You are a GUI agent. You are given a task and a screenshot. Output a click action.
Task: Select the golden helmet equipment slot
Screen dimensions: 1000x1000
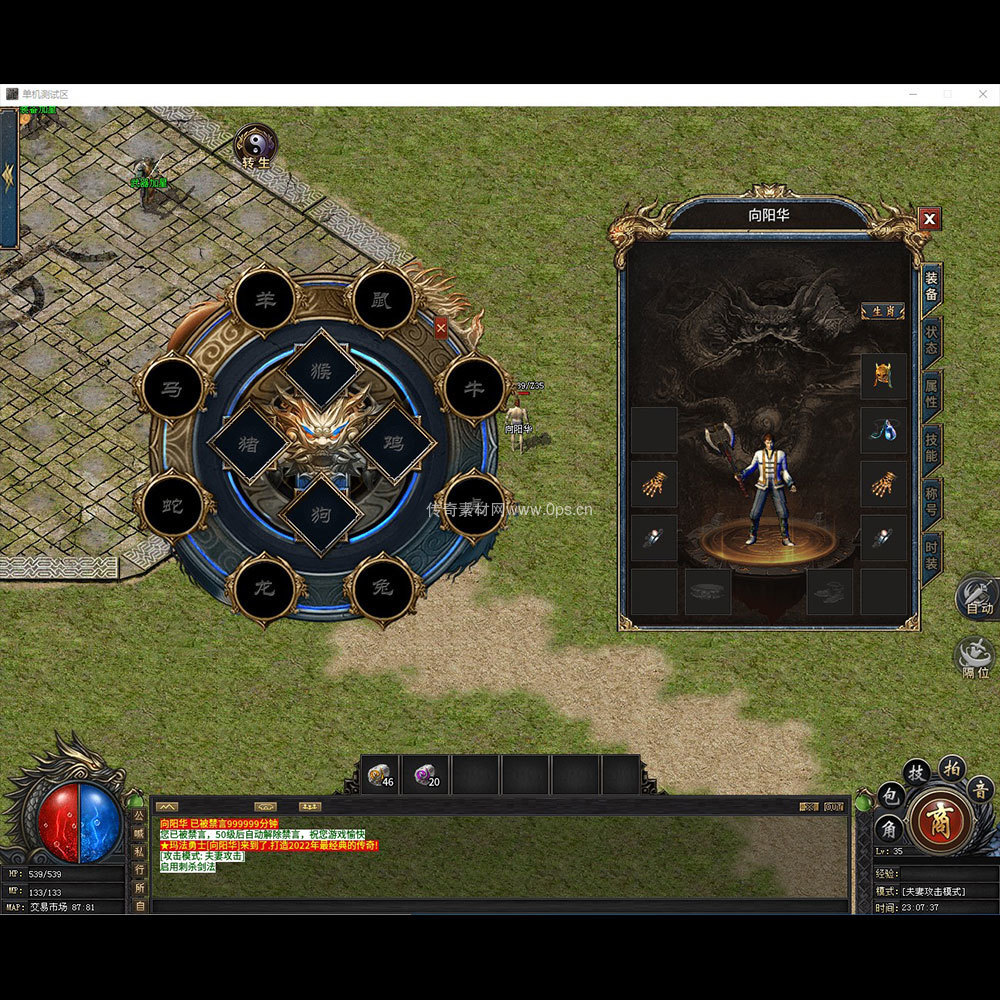(x=884, y=376)
